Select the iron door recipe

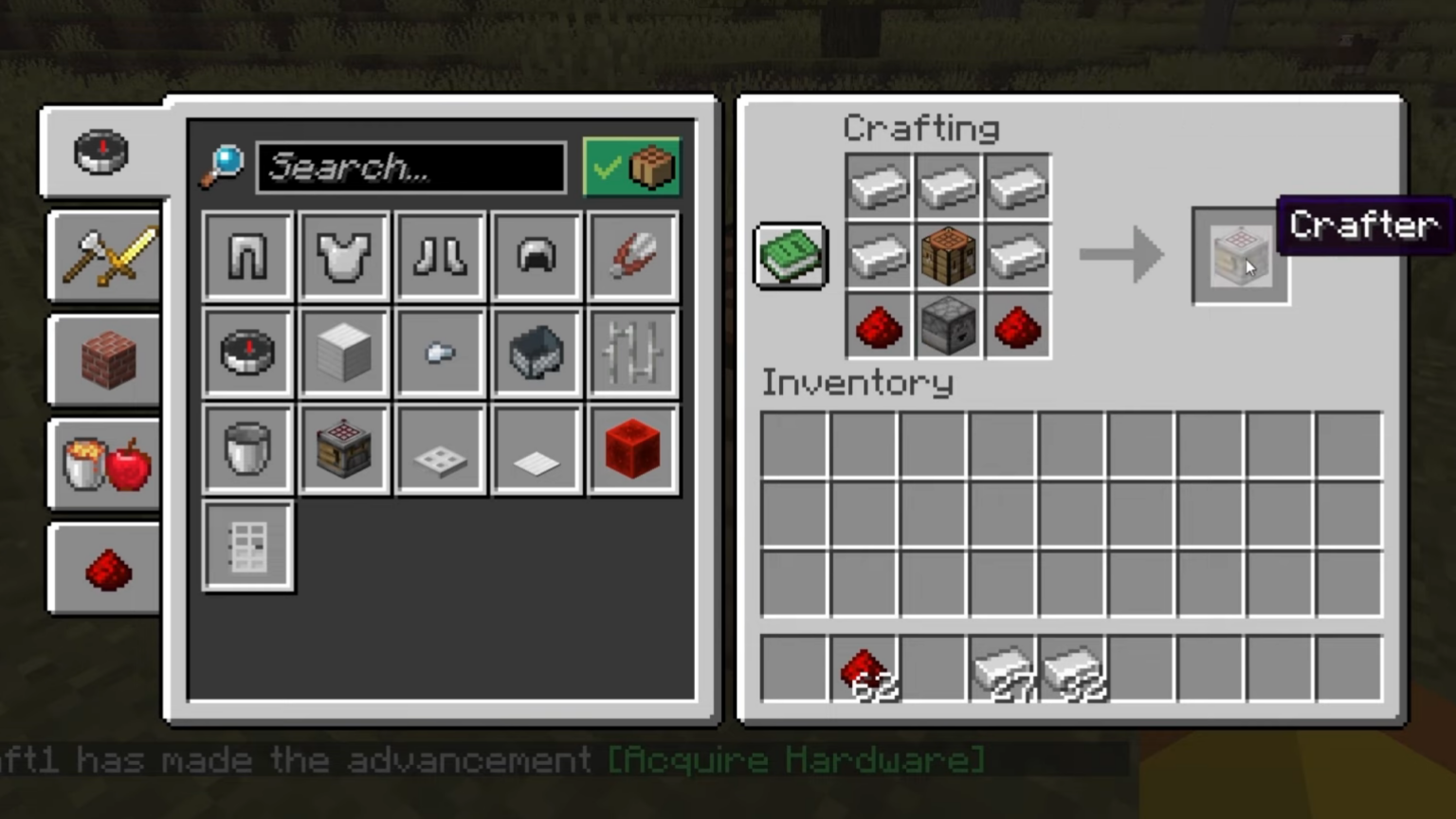coord(246,547)
